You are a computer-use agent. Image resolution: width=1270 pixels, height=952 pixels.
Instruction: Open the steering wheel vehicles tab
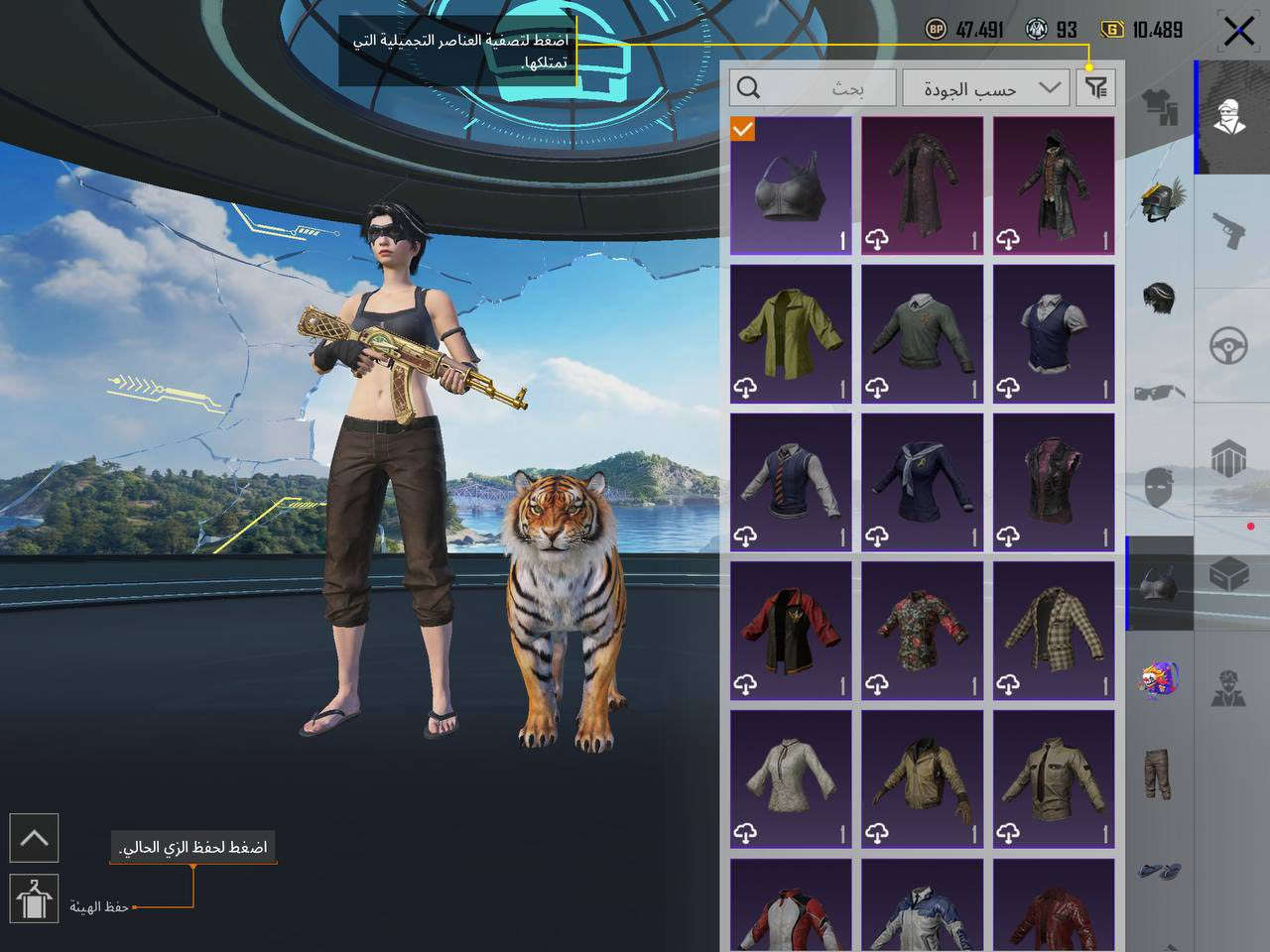pos(1232,345)
